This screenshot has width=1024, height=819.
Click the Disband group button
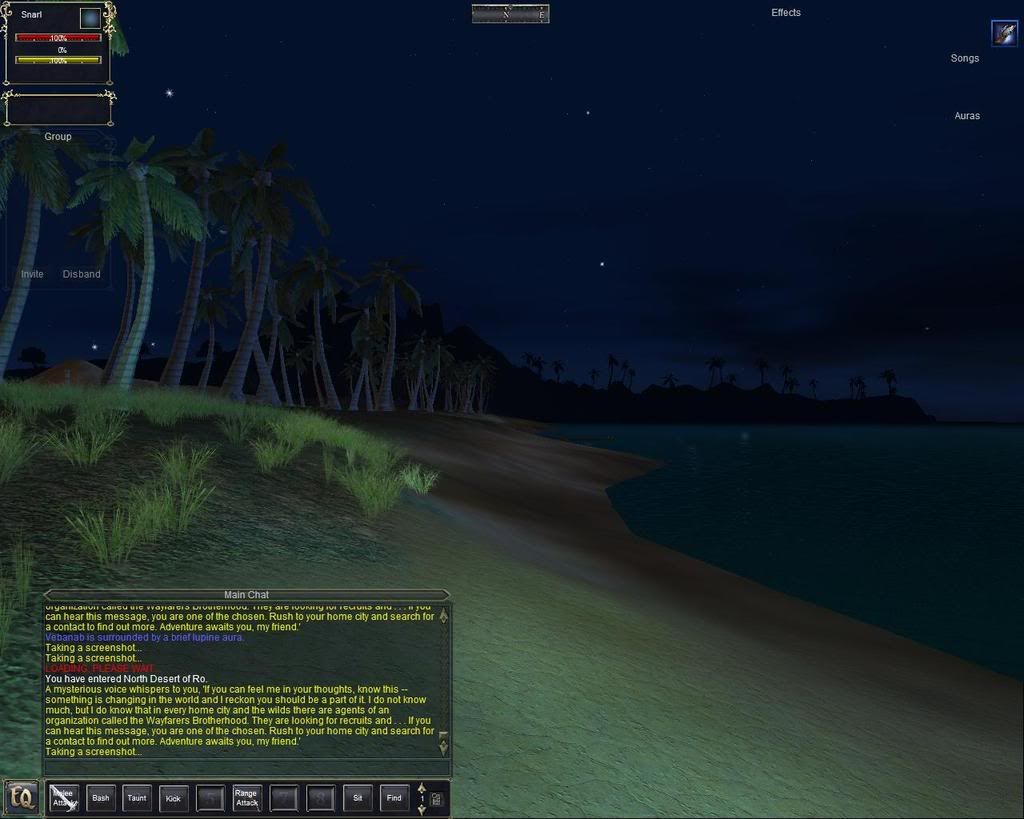pos(82,274)
